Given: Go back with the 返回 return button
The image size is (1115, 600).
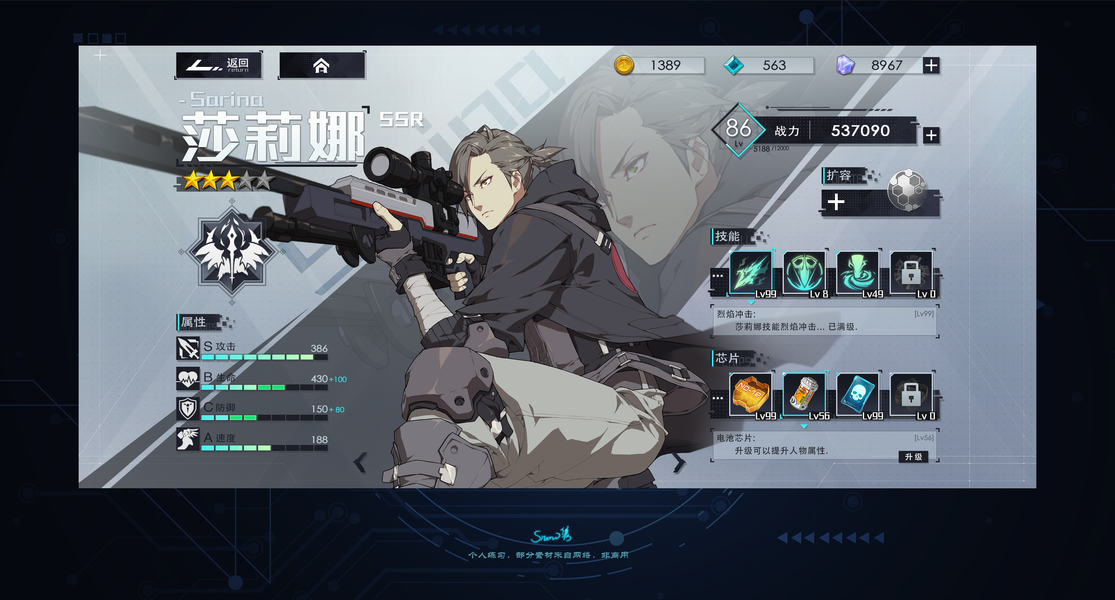Looking at the screenshot, I should pos(219,66).
